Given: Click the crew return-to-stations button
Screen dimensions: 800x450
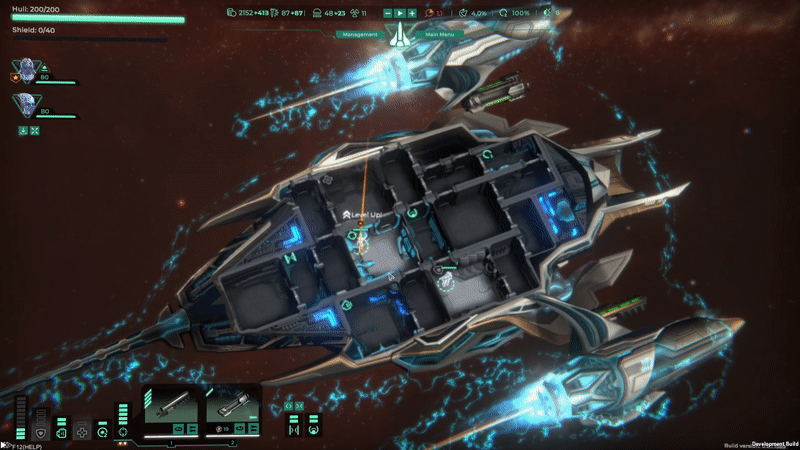Looking at the screenshot, I should (x=22, y=130).
